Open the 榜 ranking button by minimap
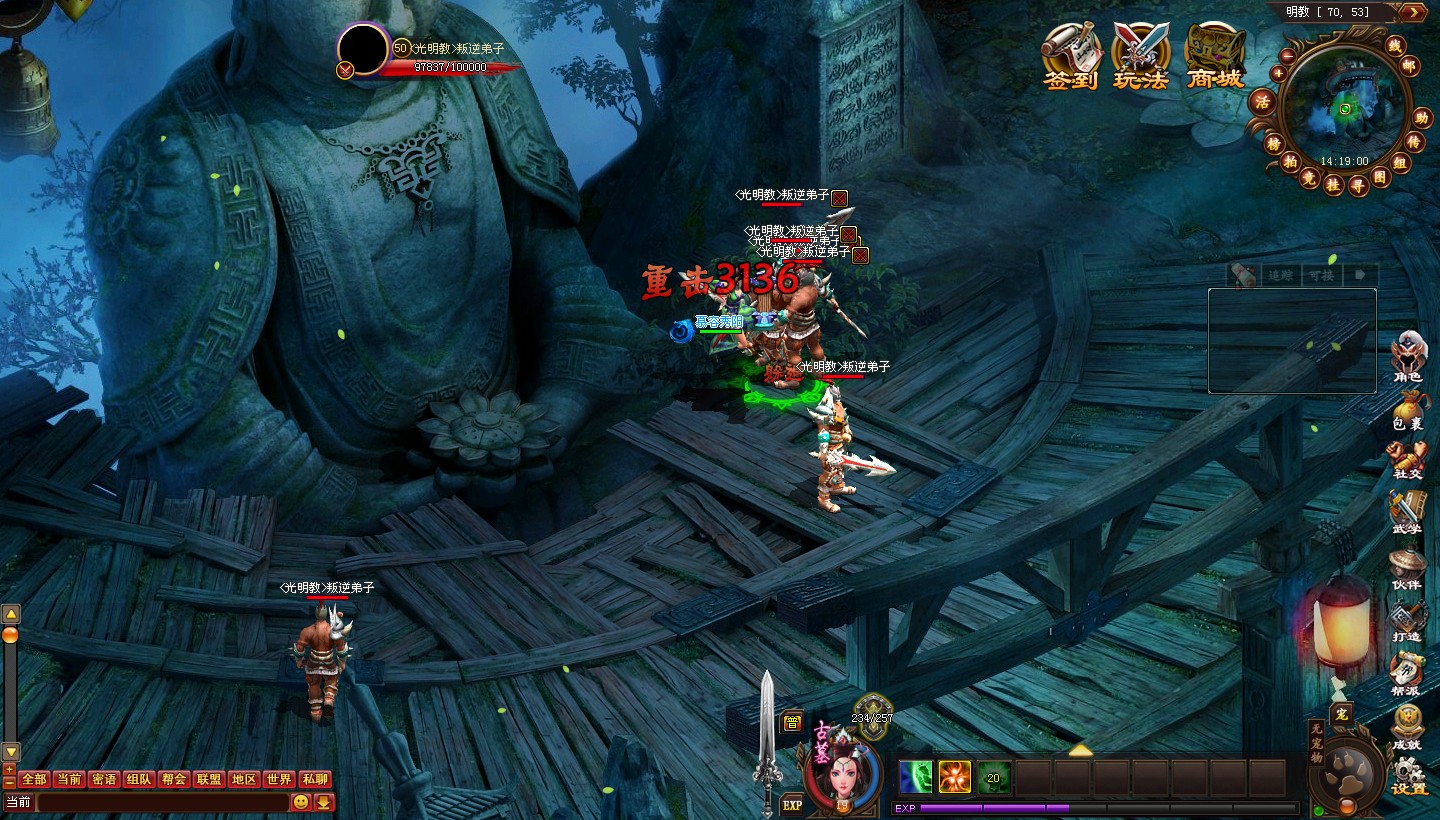 click(1274, 144)
